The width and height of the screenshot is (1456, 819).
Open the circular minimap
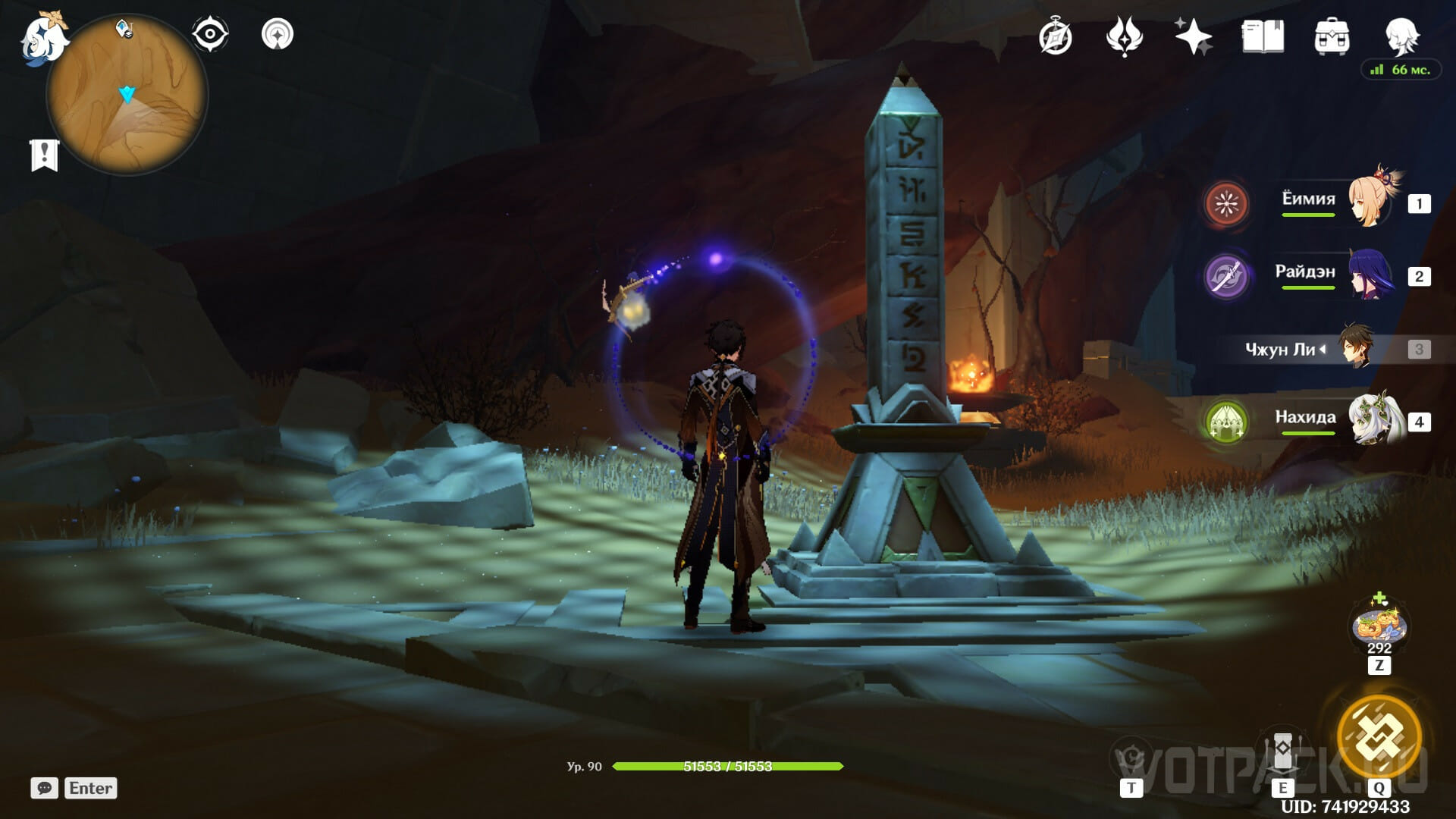click(x=127, y=96)
